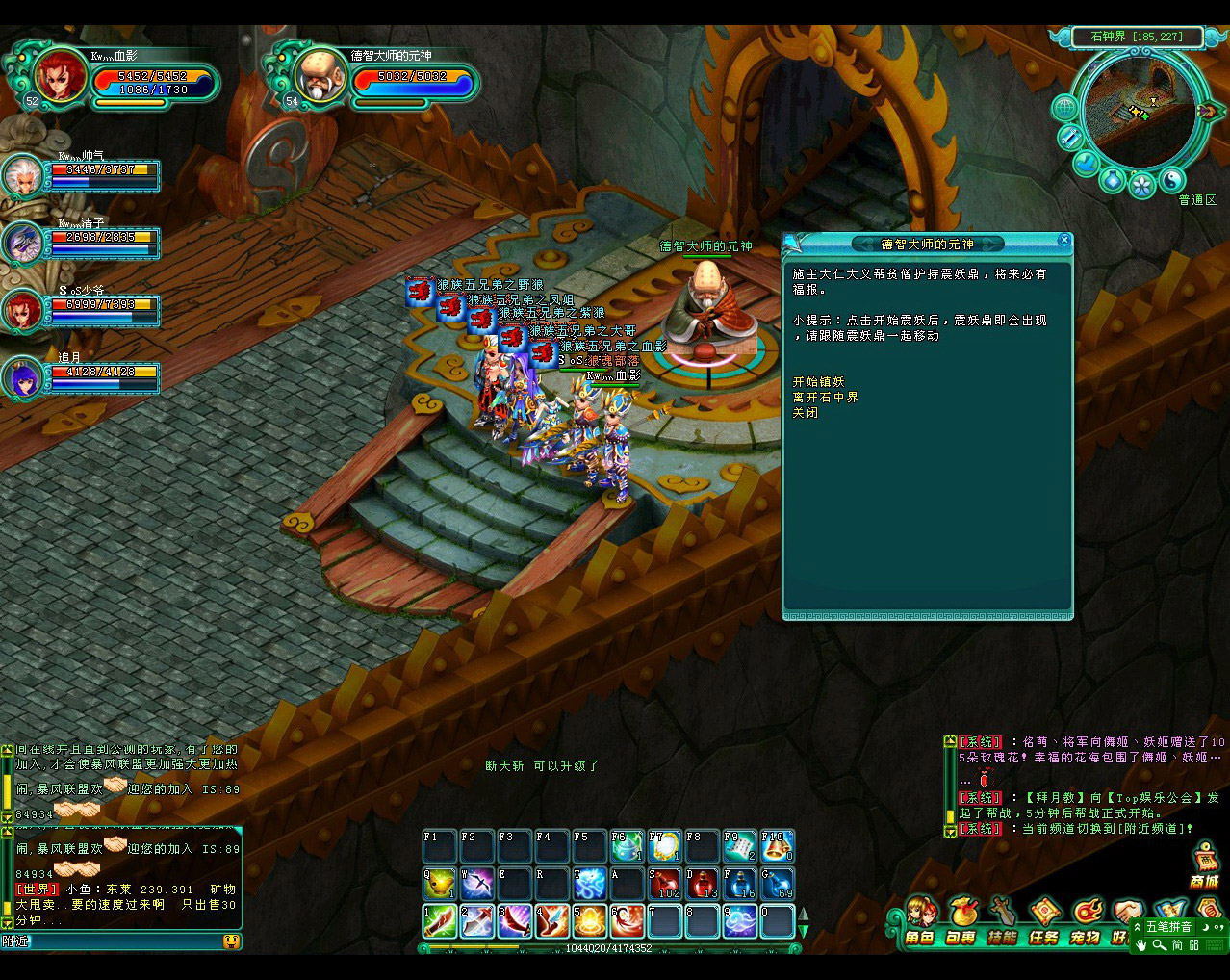Click the yin-yang button below the minimap

pyautogui.click(x=1172, y=179)
